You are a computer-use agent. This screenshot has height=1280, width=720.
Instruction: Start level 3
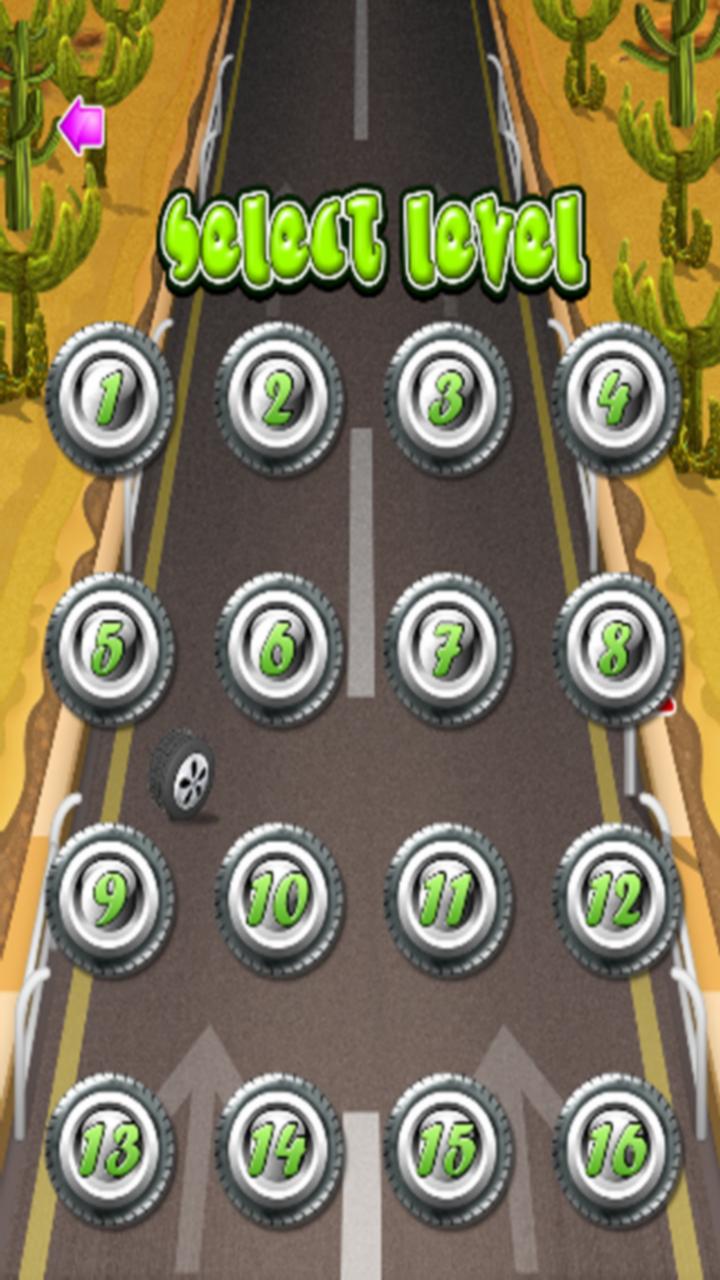pyautogui.click(x=448, y=398)
